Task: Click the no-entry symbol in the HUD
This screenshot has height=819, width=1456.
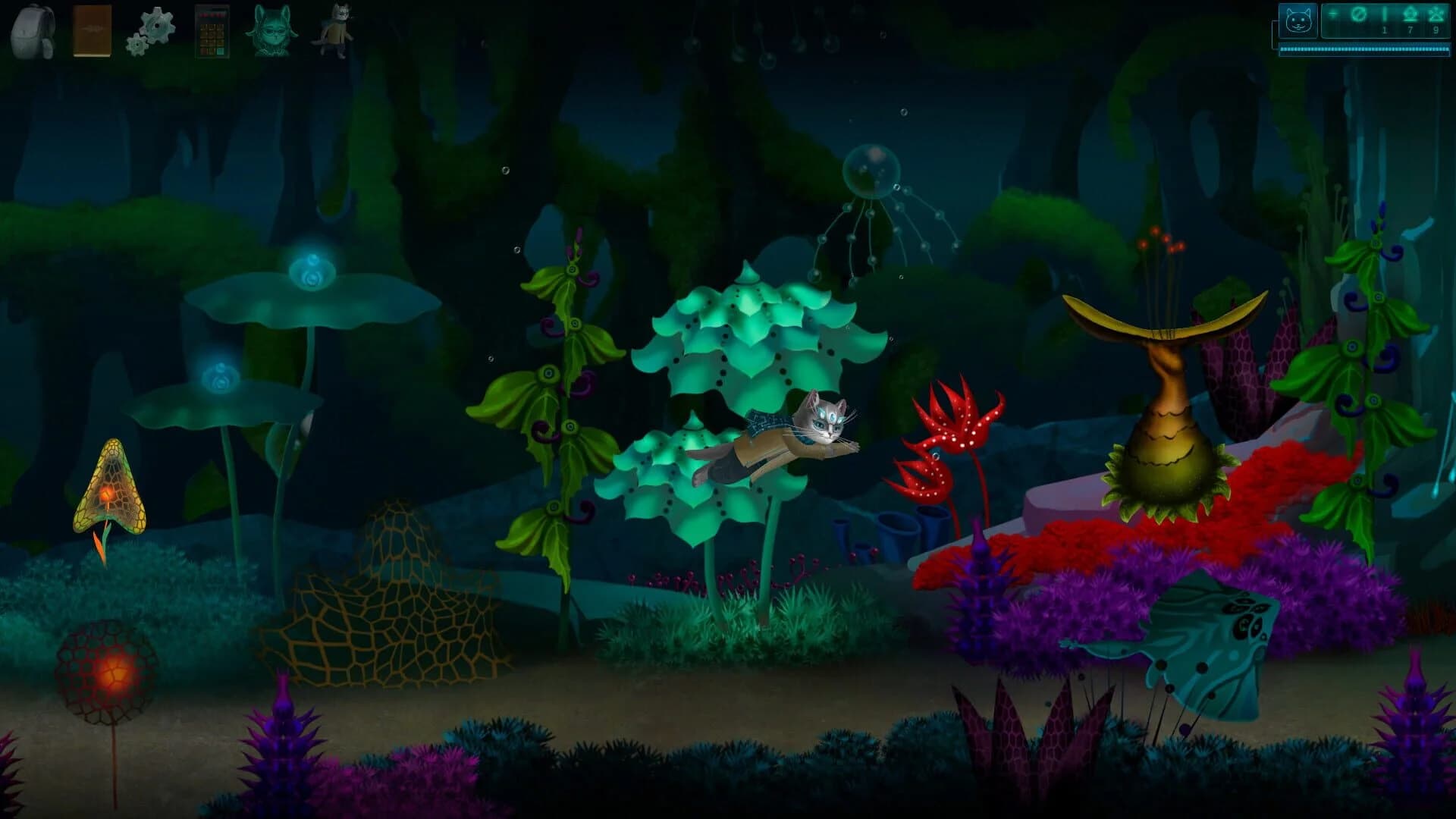Action: [x=1358, y=14]
